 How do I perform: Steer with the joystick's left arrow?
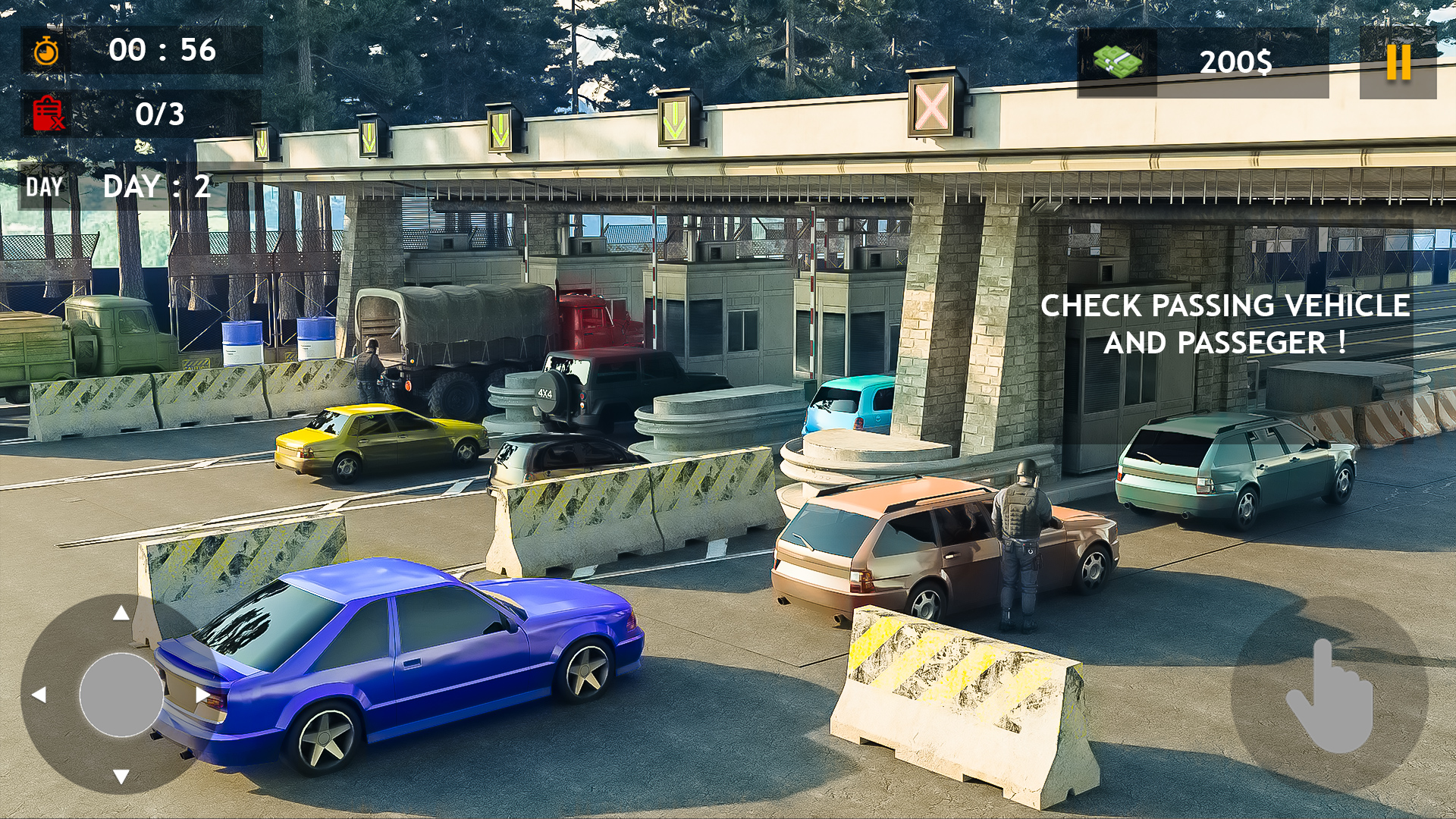tap(39, 694)
